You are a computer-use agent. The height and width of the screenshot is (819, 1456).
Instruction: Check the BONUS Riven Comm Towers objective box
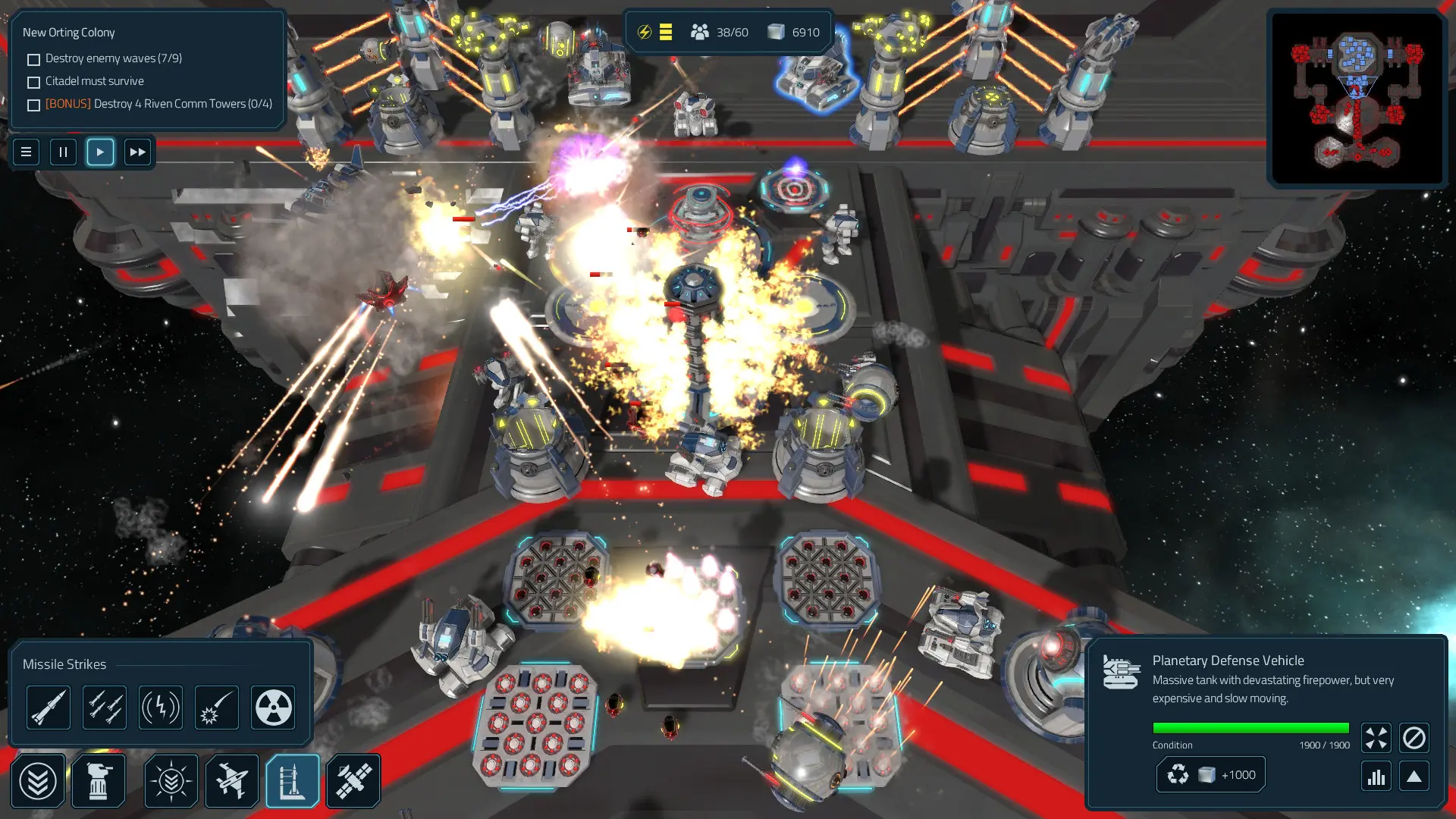coord(33,105)
